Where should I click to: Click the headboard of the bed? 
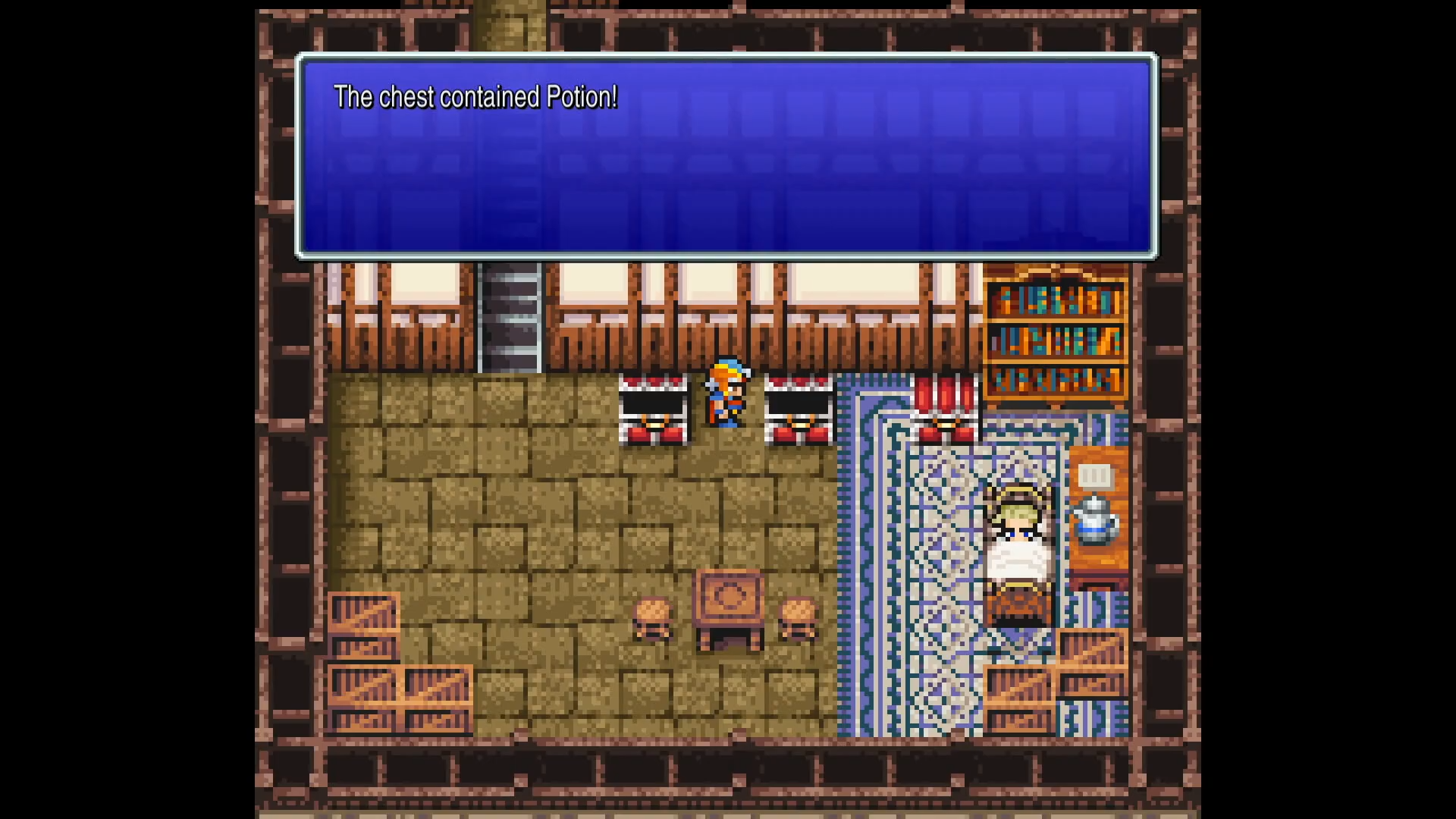tap(1016, 493)
